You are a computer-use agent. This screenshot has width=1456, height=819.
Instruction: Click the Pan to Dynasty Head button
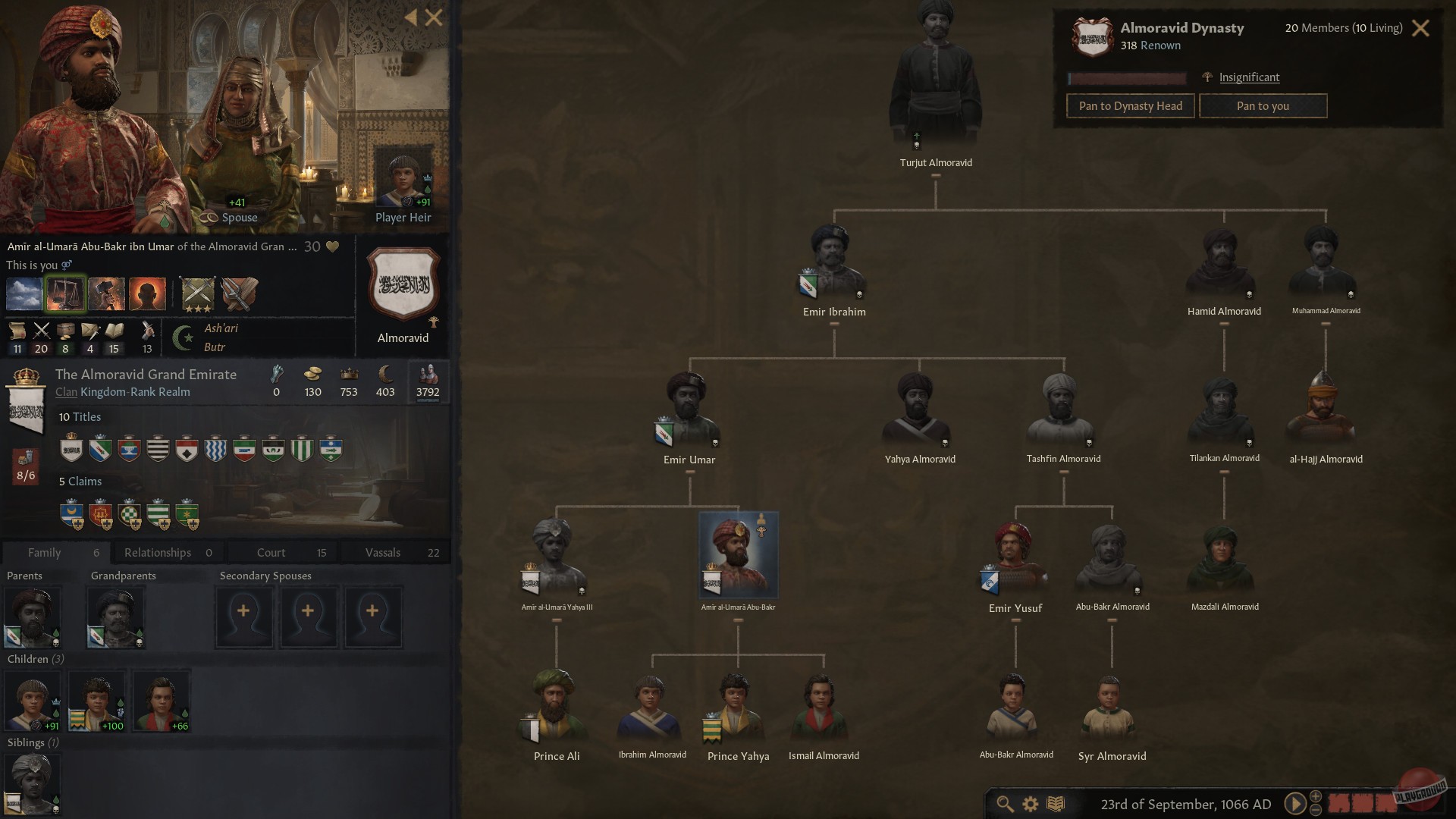1131,105
